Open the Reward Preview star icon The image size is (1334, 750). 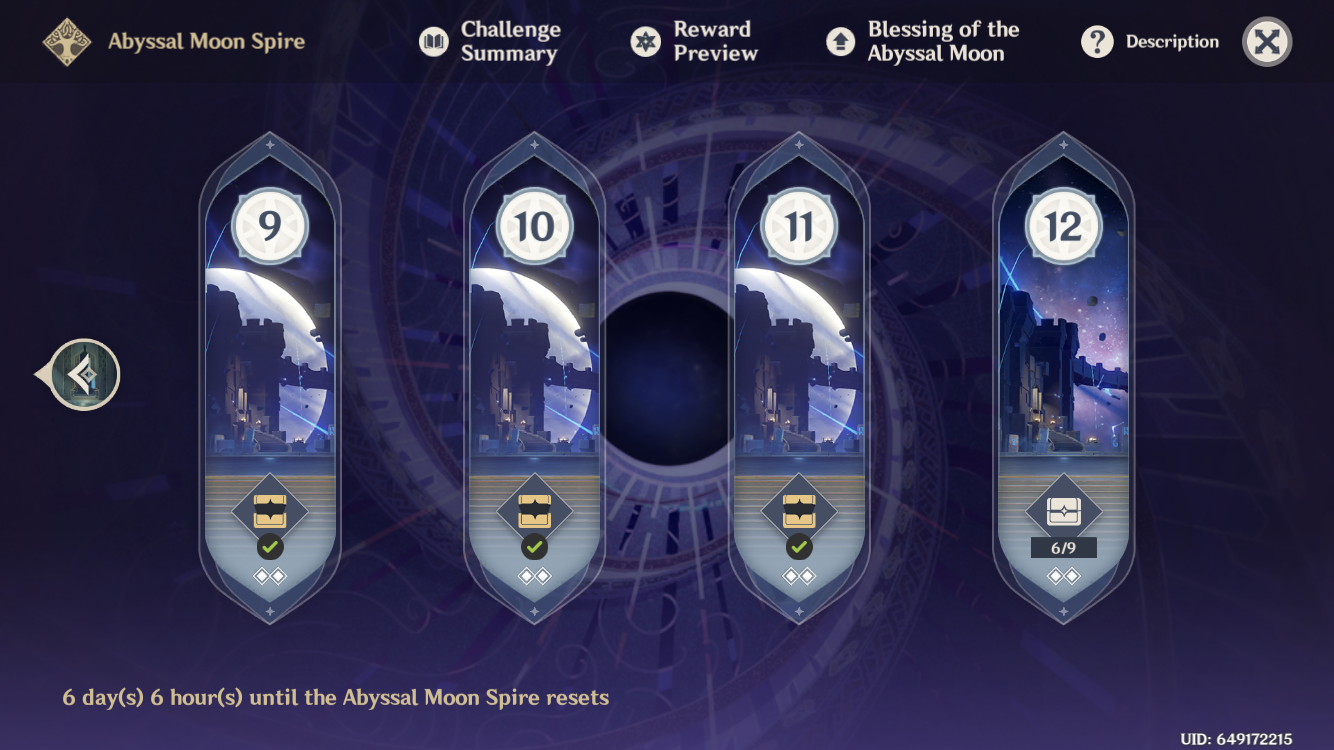(645, 42)
